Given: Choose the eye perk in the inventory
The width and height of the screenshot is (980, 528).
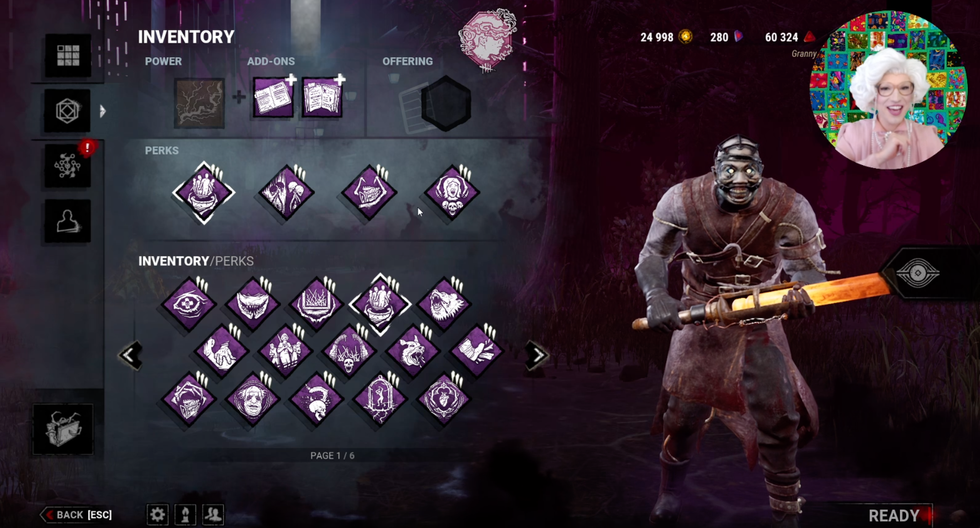Looking at the screenshot, I should coord(189,304).
